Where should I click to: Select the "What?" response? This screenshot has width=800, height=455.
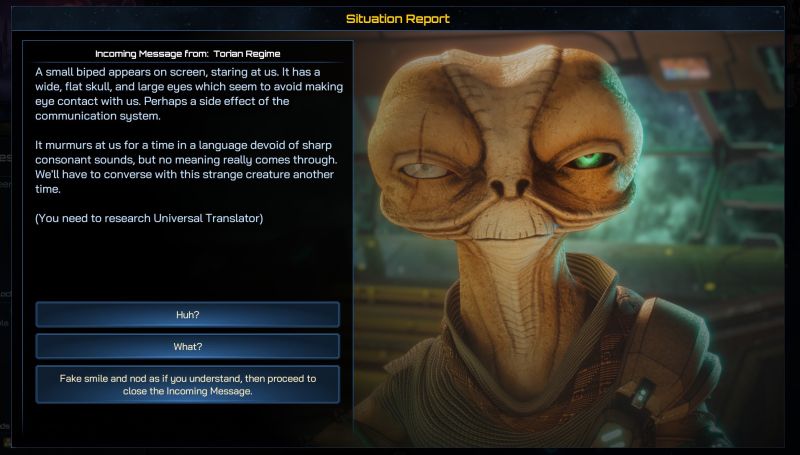[187, 346]
